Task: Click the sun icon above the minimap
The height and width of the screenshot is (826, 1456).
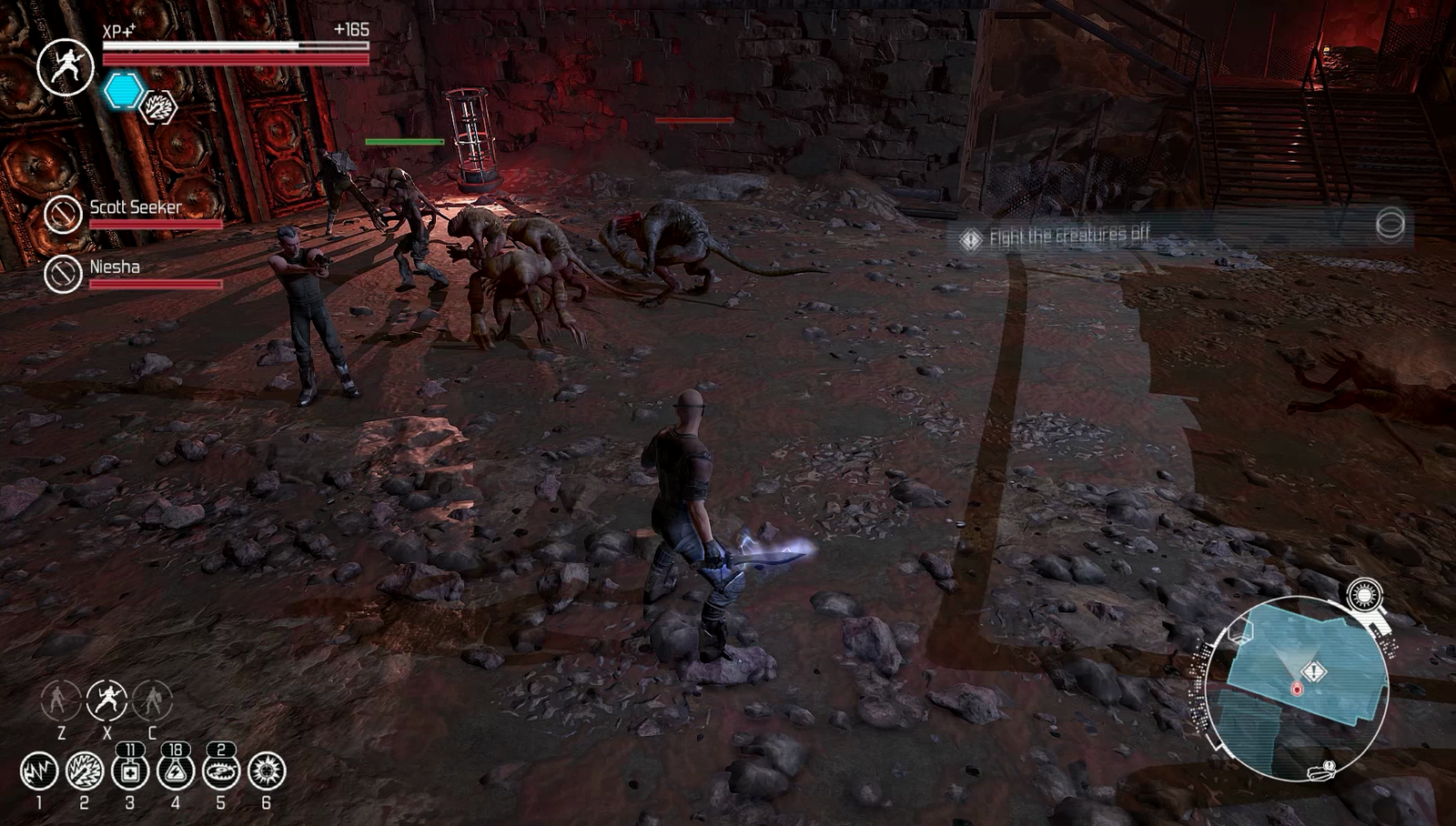Action: tap(1364, 596)
